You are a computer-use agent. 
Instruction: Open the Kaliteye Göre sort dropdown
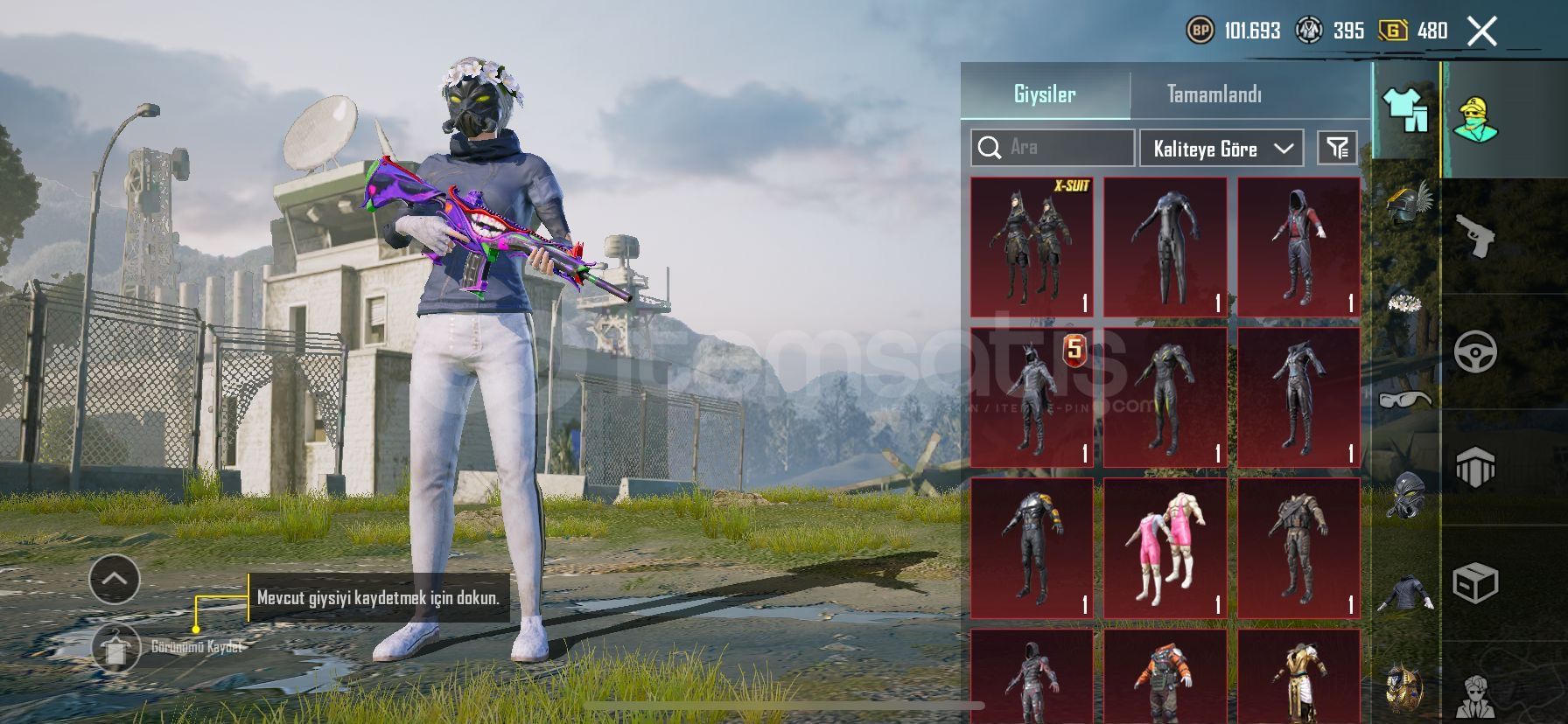[1221, 149]
